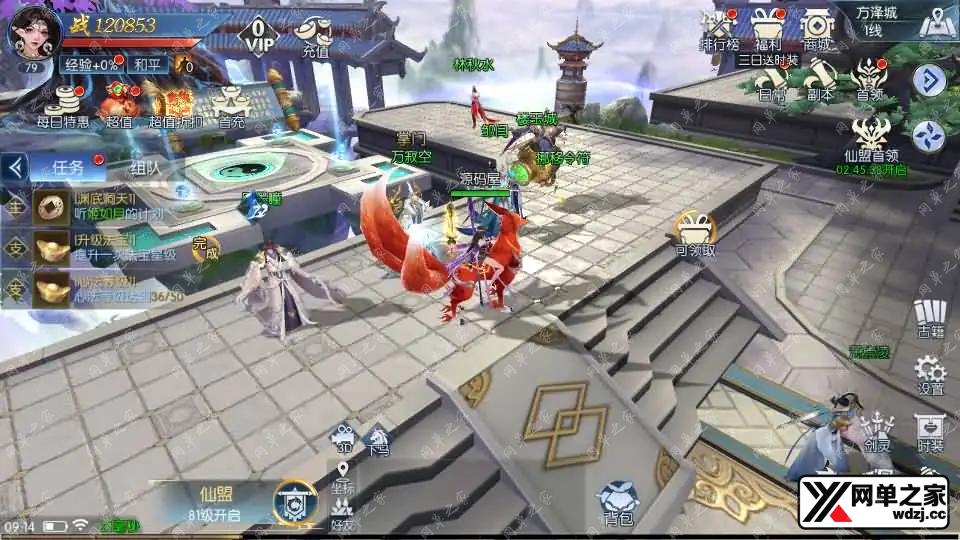The width and height of the screenshot is (960, 540).
Task: Open the 排行榜 rankings
Action: [718, 28]
